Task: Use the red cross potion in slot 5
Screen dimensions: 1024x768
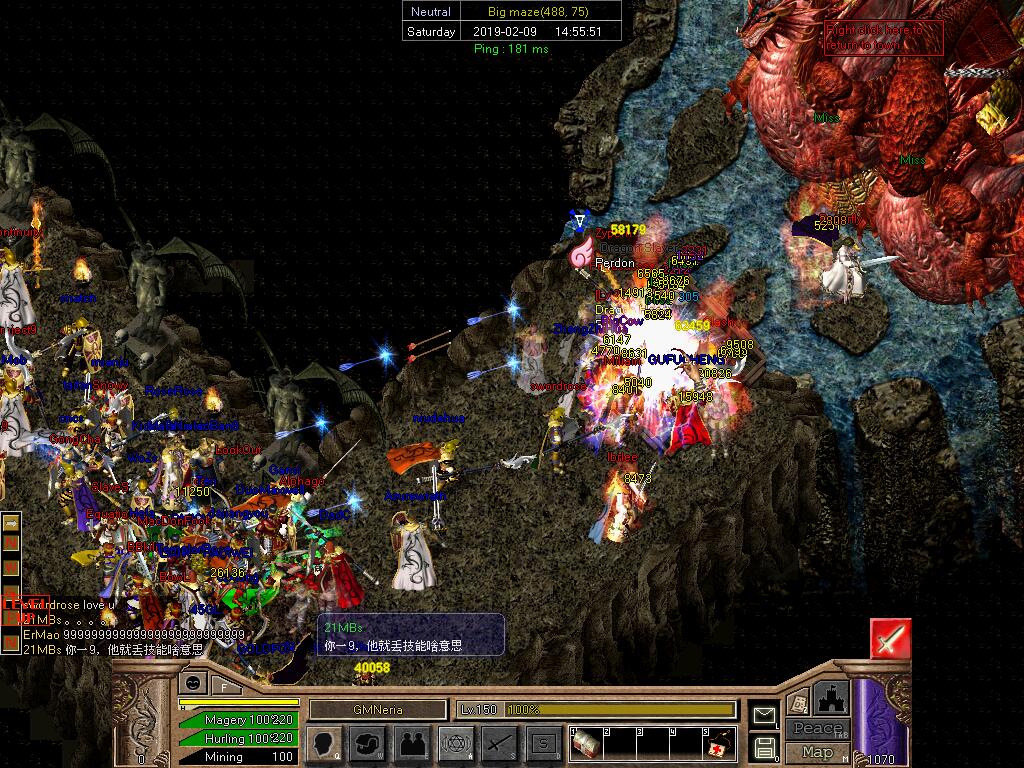Action: coord(718,742)
